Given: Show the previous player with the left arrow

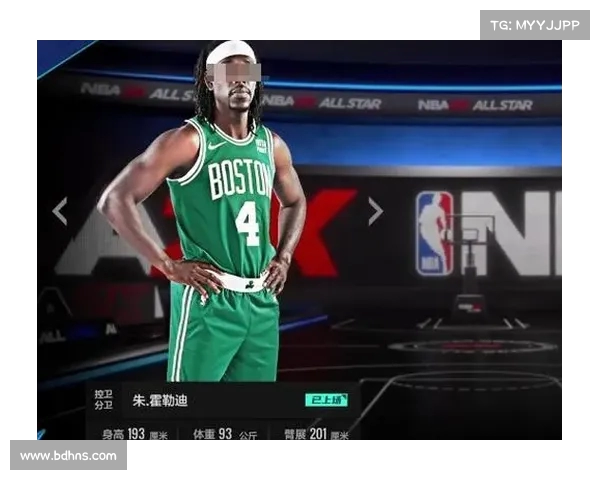Looking at the screenshot, I should (60, 211).
